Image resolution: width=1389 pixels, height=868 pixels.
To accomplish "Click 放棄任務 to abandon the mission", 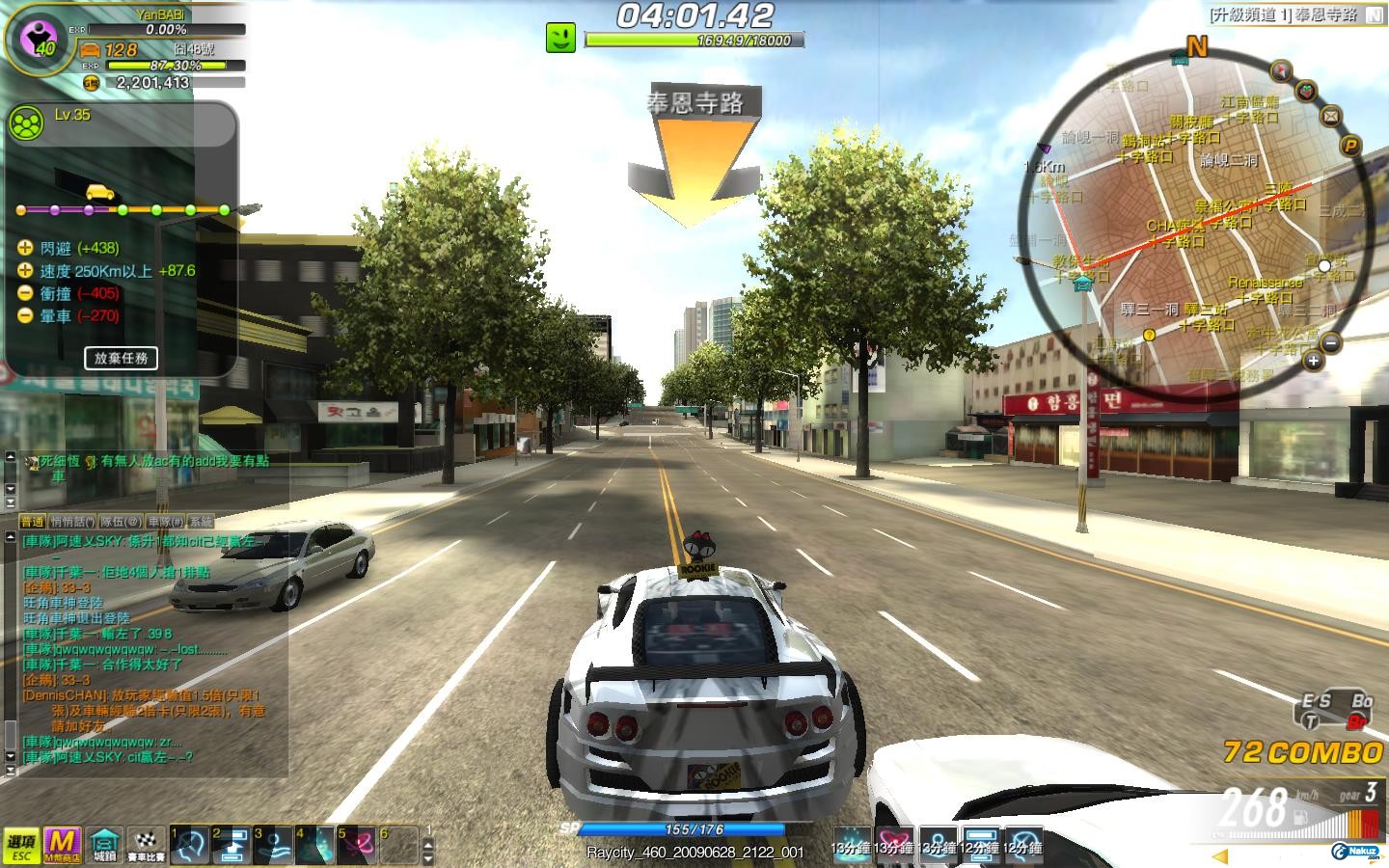I will click(121, 358).
